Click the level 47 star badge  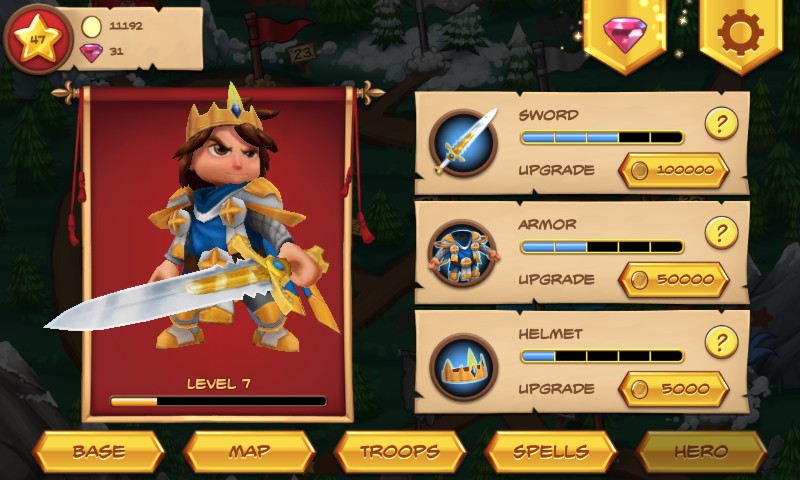pyautogui.click(x=40, y=40)
